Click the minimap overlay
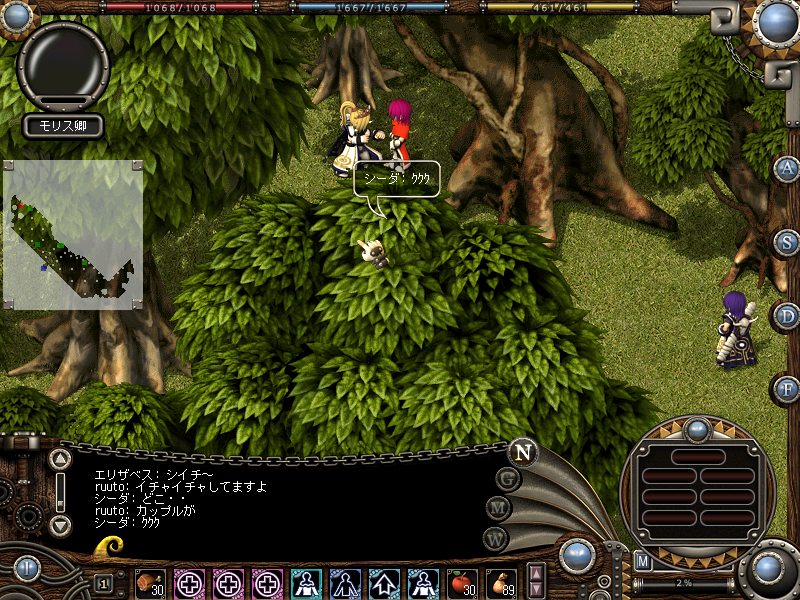 [72, 235]
